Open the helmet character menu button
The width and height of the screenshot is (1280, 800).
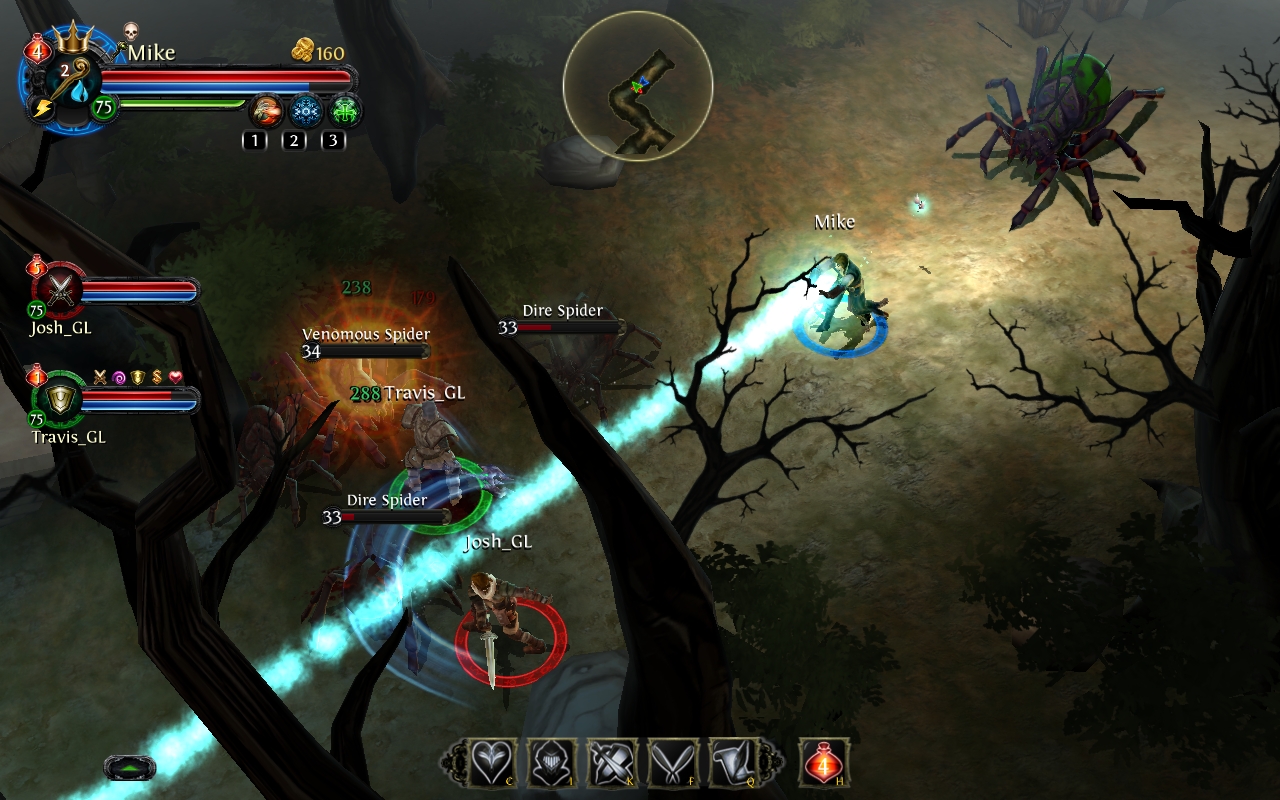[553, 763]
